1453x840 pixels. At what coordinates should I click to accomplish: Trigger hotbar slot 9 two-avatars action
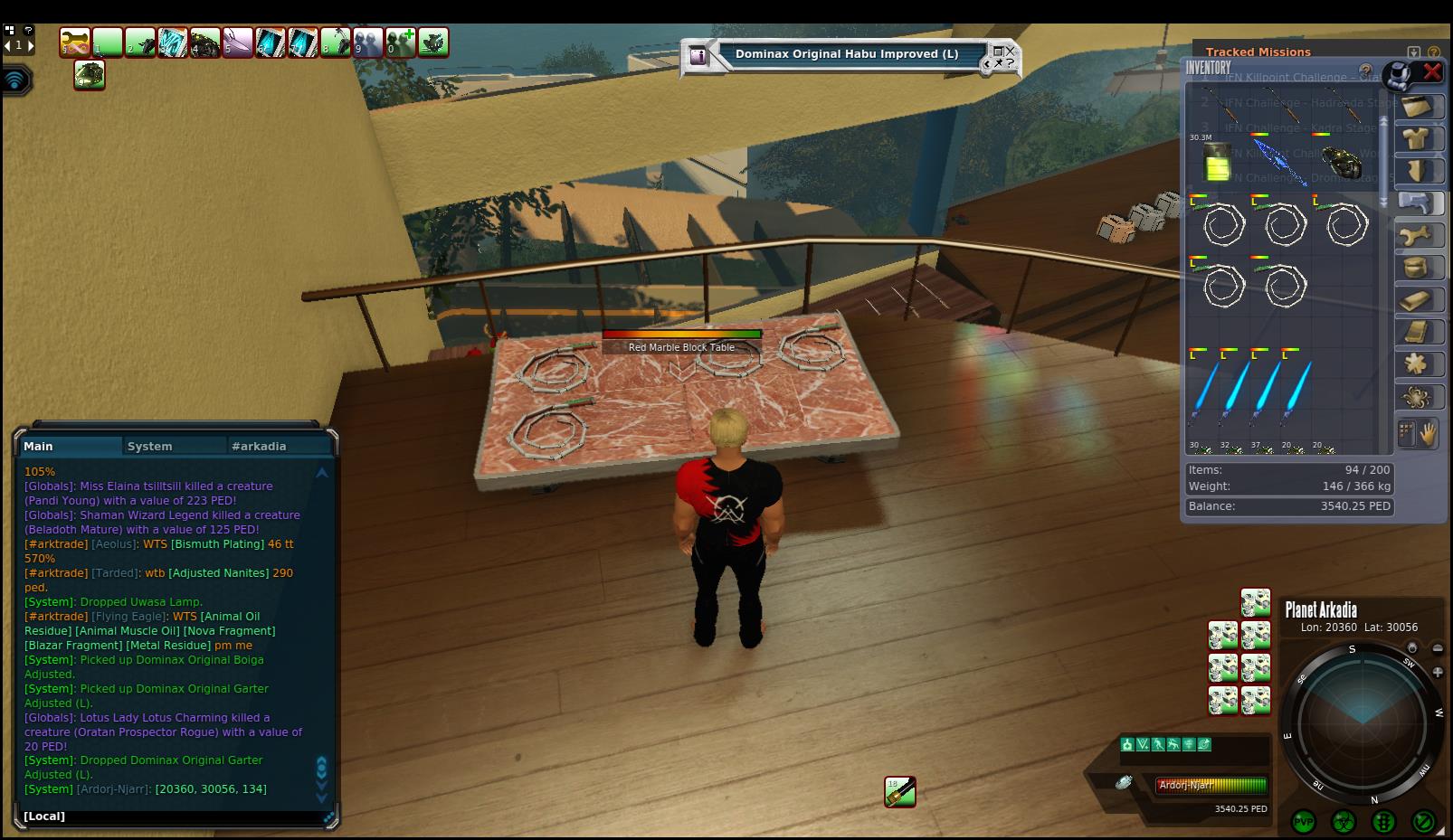[368, 42]
